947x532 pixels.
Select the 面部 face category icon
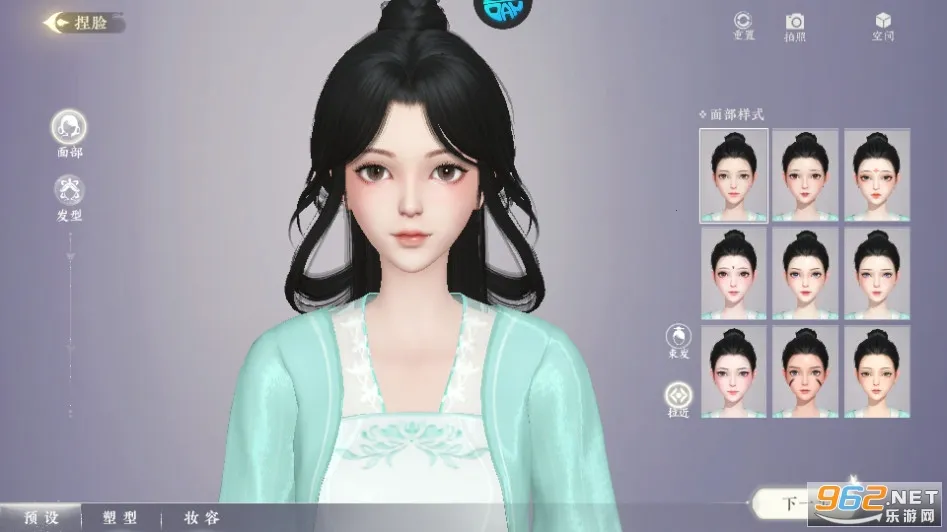coord(69,127)
